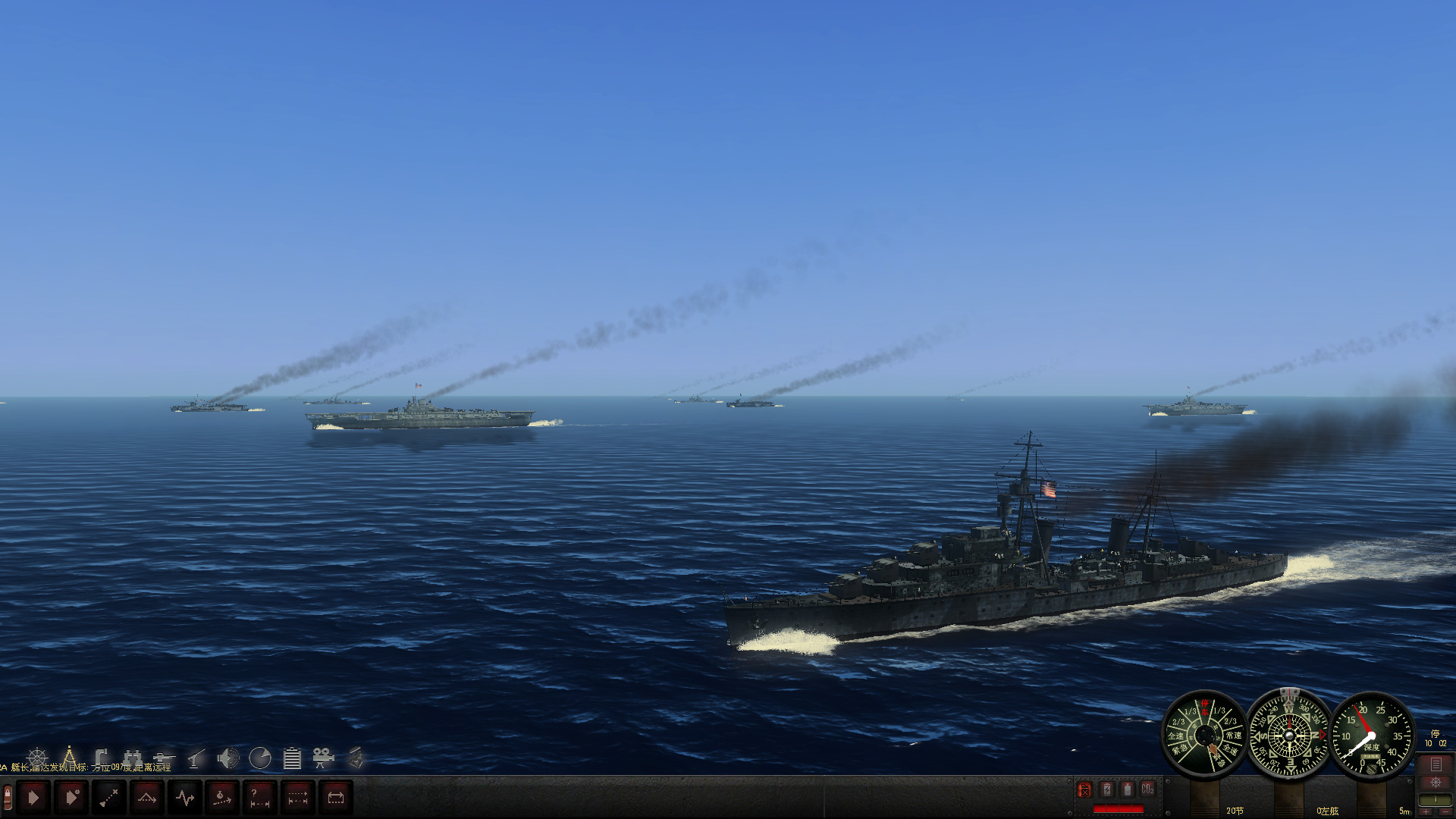The image size is (1456, 819).
Task: Open the binoculars bridge view
Action: 133,757
